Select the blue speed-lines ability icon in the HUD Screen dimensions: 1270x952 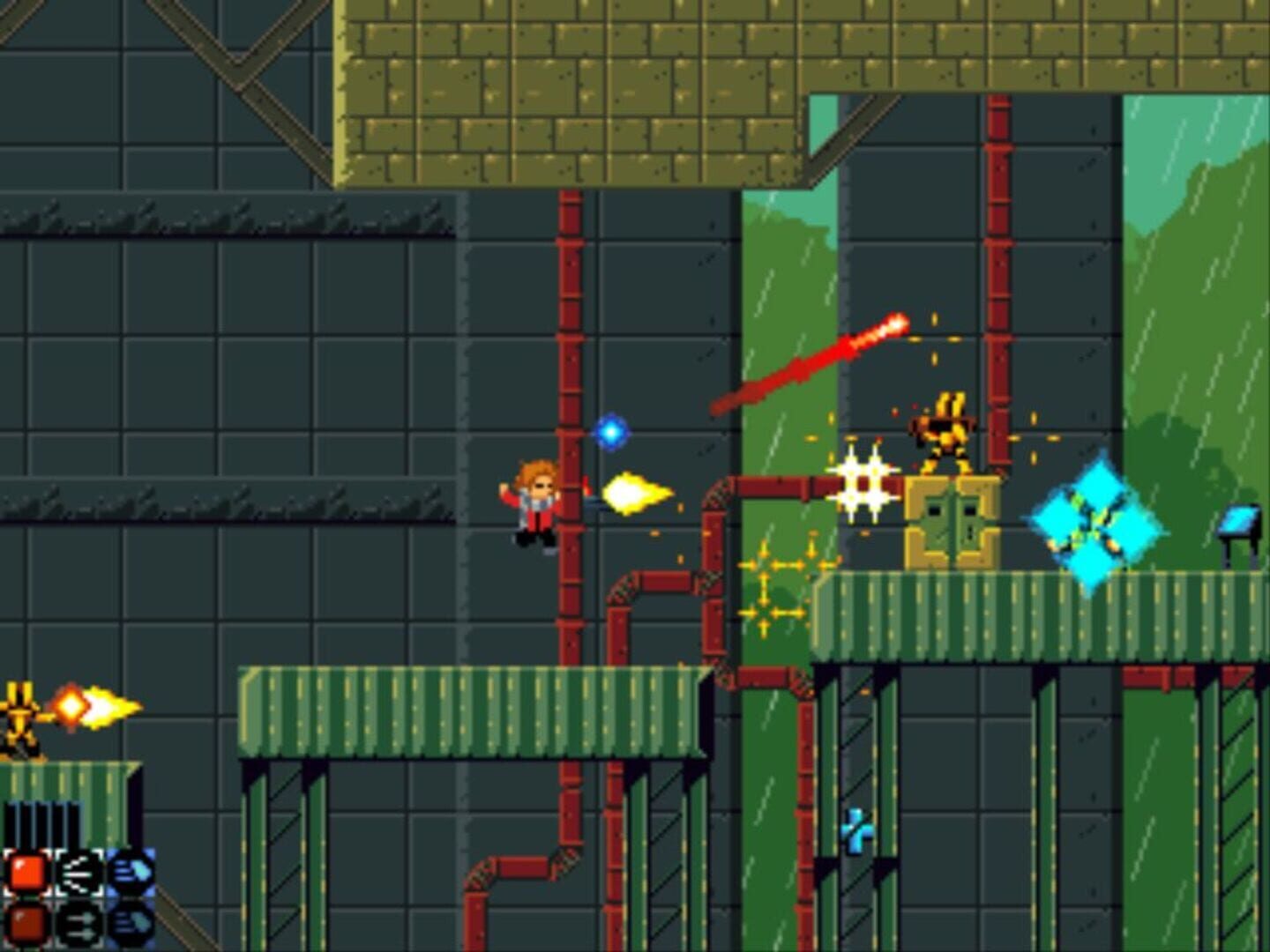pos(129,873)
